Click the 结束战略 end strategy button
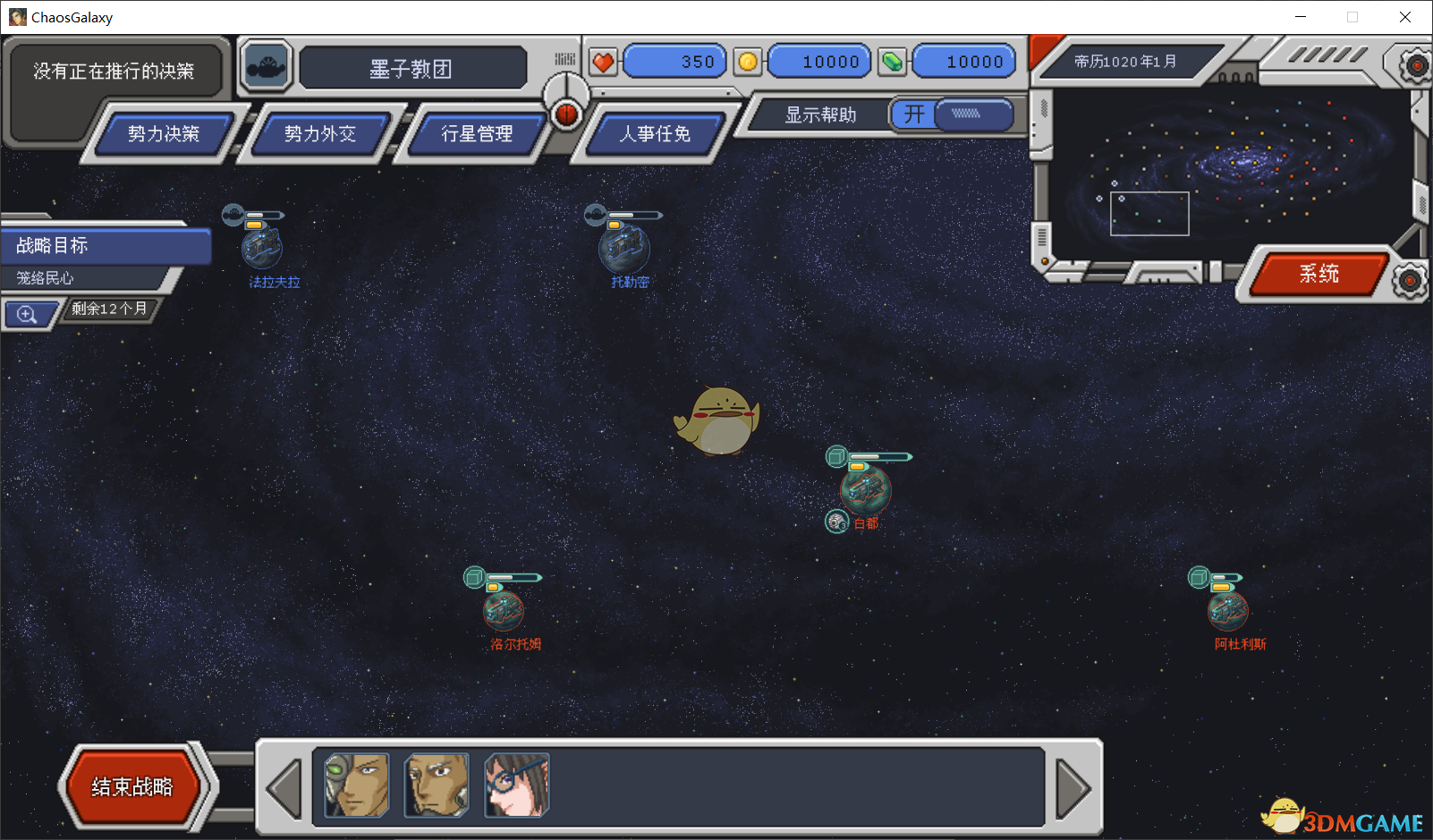Screen dimensions: 1433x840 (132, 787)
